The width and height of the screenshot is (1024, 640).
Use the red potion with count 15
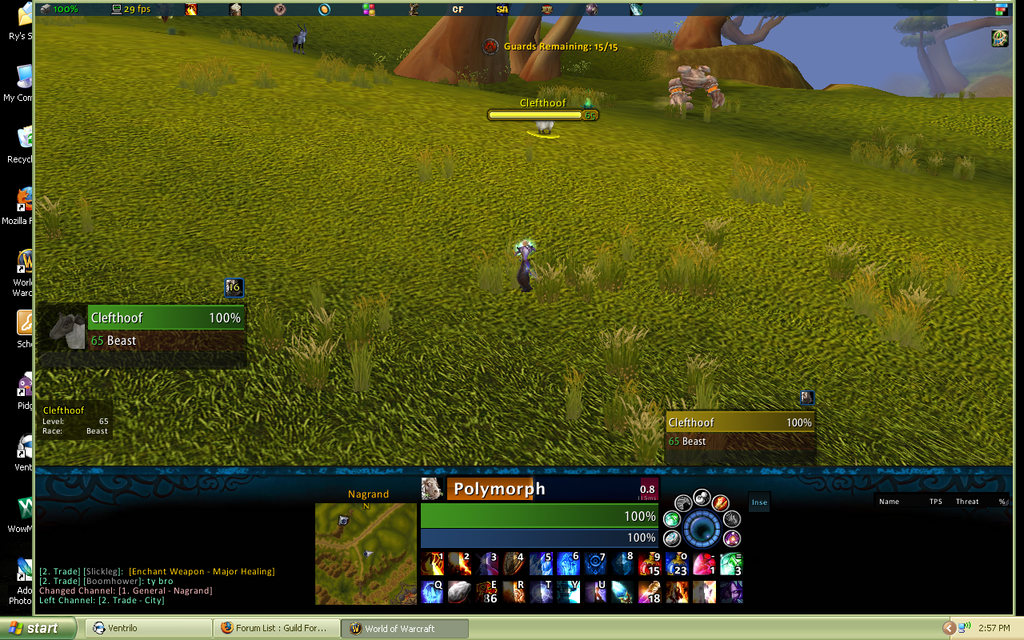coord(650,564)
